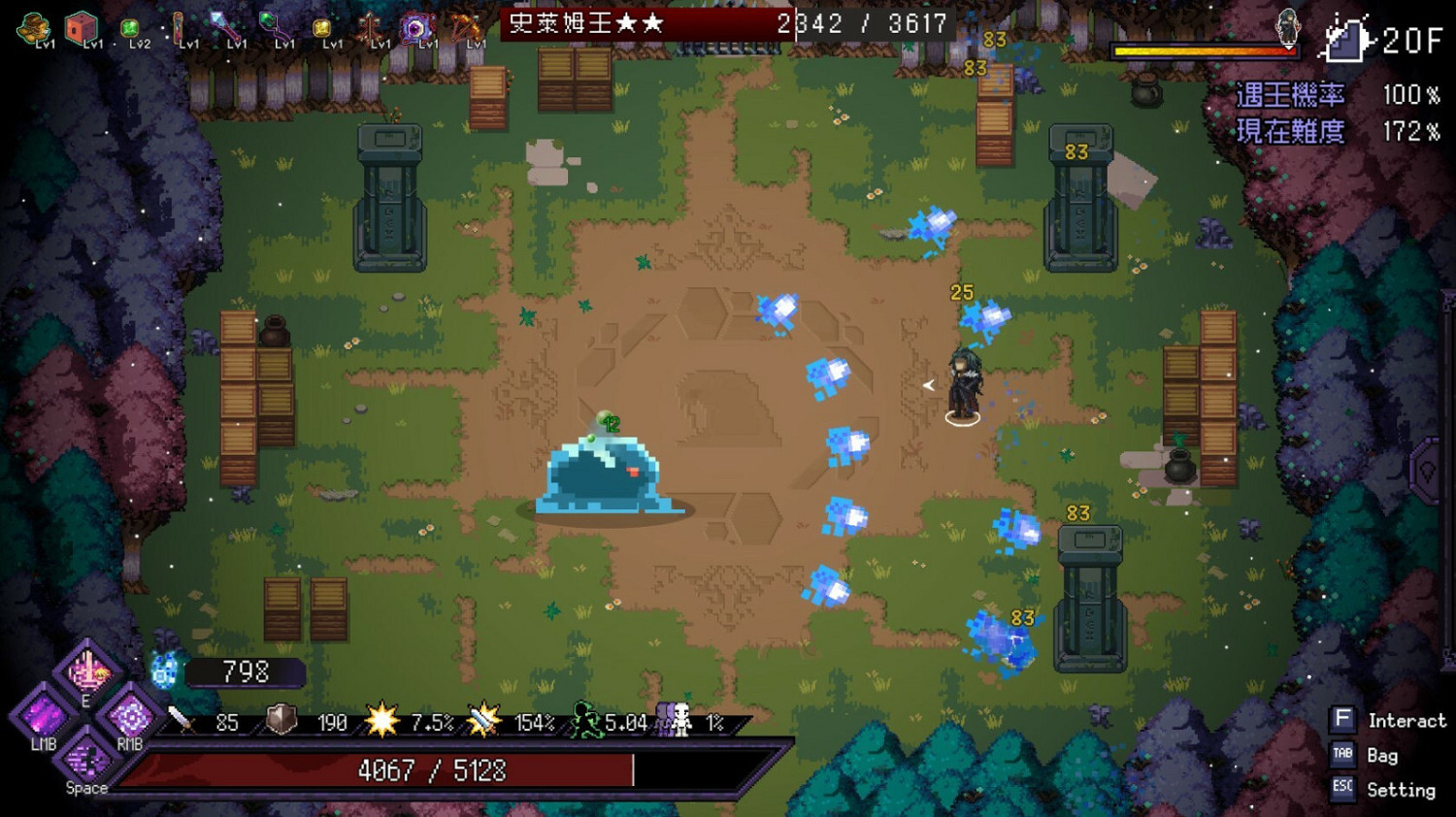
Task: Activate the Space dash skill icon
Action: point(85,760)
